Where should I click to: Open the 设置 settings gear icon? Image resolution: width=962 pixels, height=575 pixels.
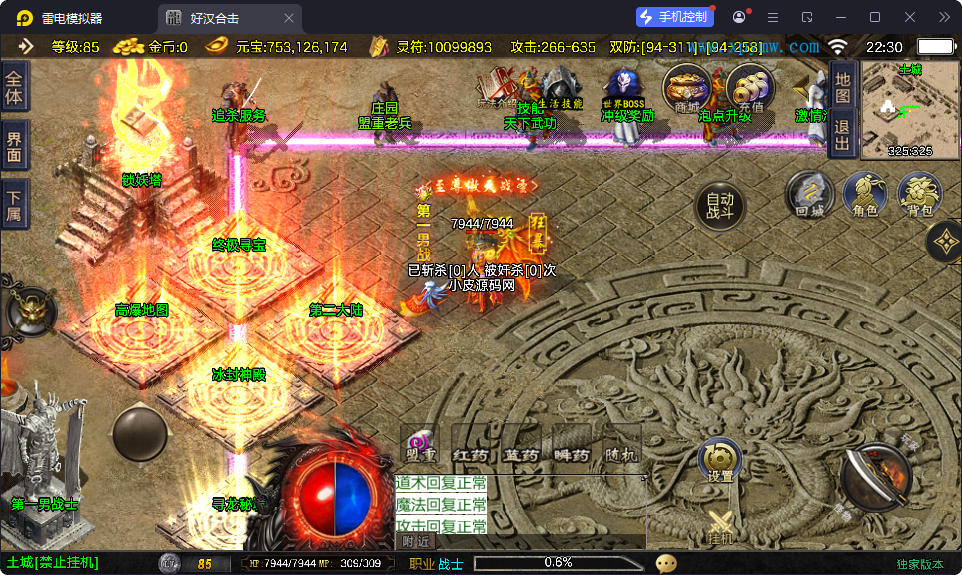tap(720, 461)
